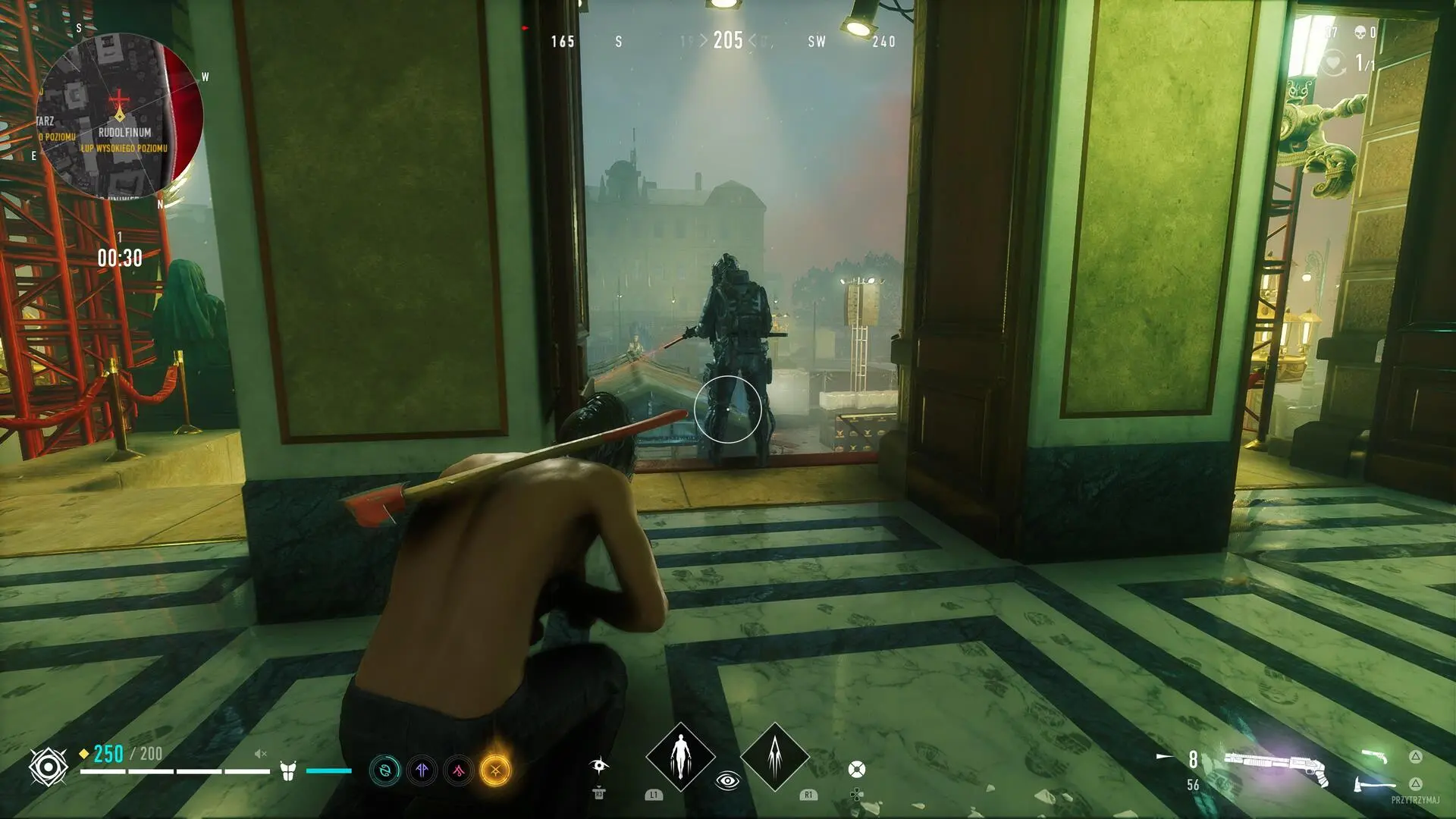Select the equipped pump shotgun

[1276, 766]
